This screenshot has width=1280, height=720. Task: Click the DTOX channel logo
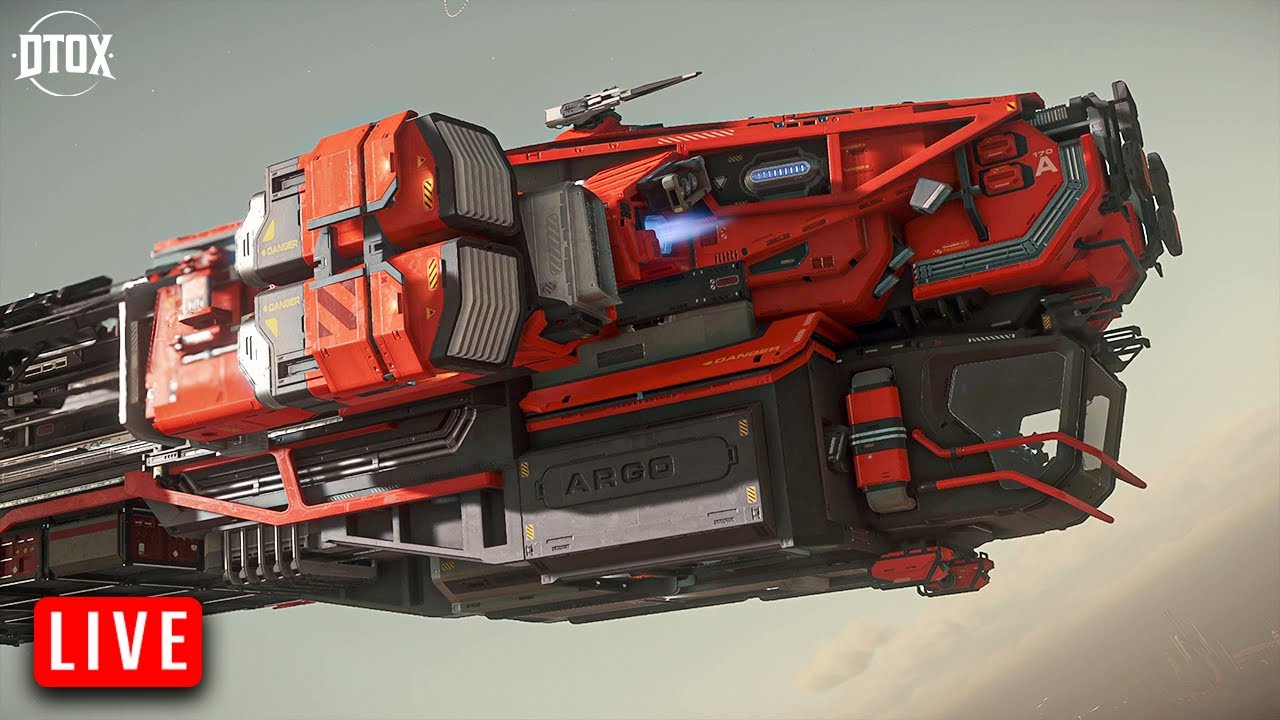point(64,54)
